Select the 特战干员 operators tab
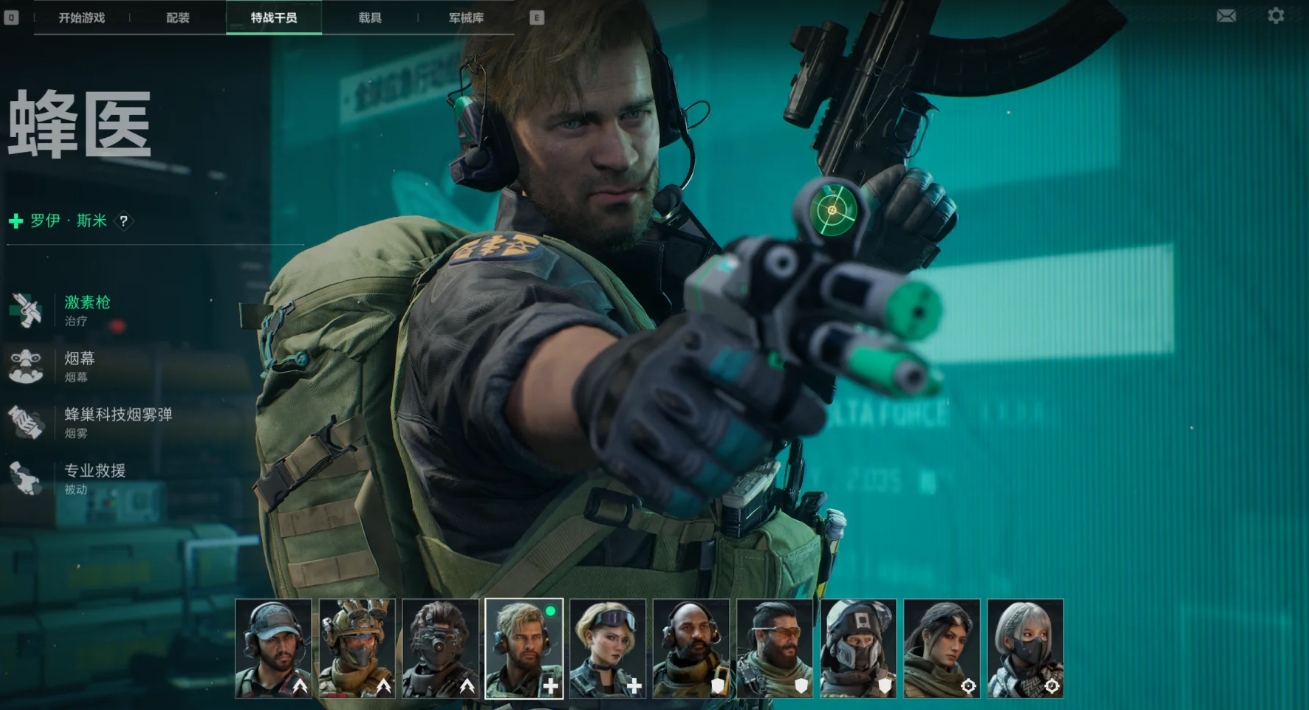Image resolution: width=1309 pixels, height=710 pixels. tap(274, 18)
